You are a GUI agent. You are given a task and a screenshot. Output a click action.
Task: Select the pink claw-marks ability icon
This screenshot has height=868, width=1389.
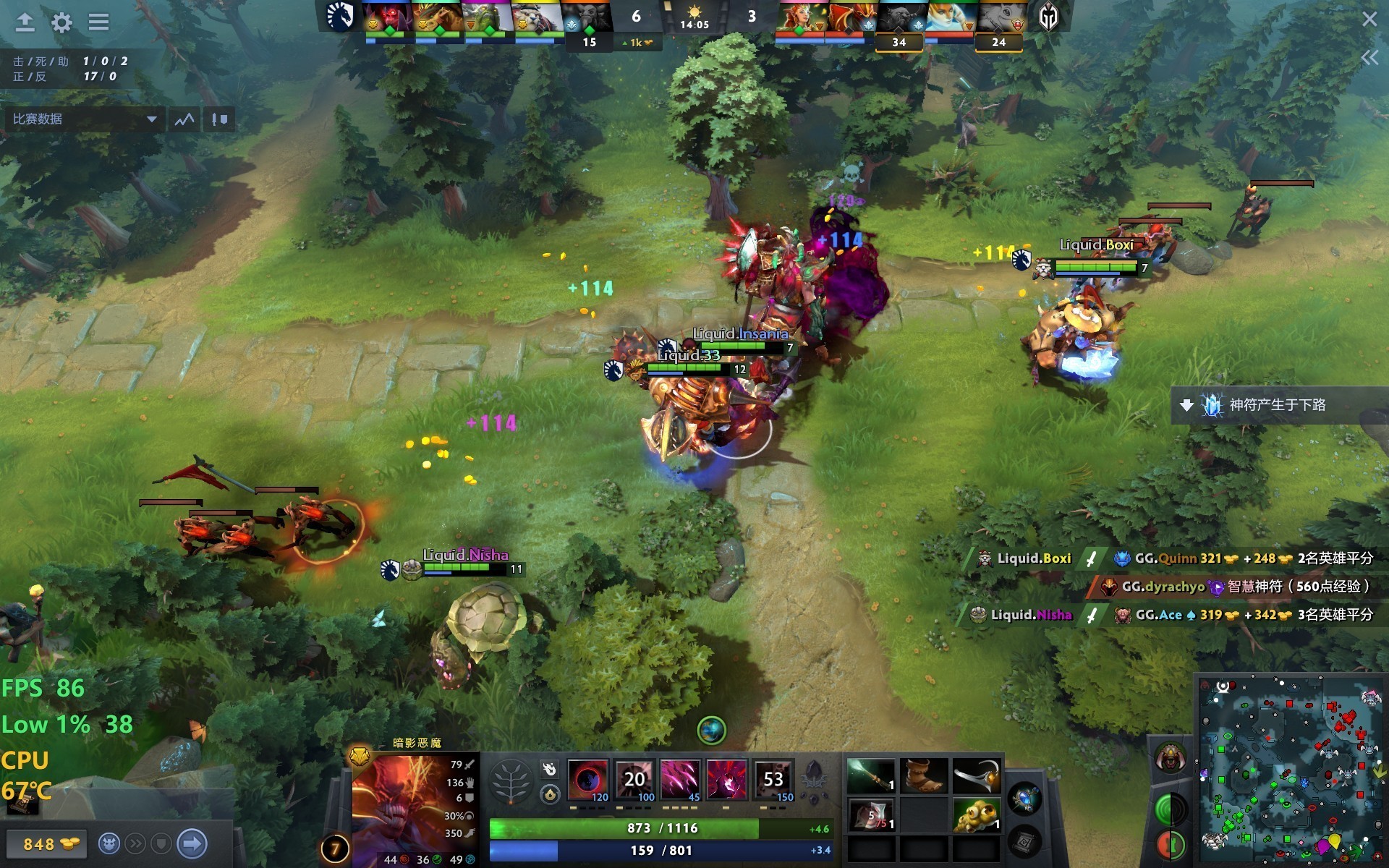point(680,780)
